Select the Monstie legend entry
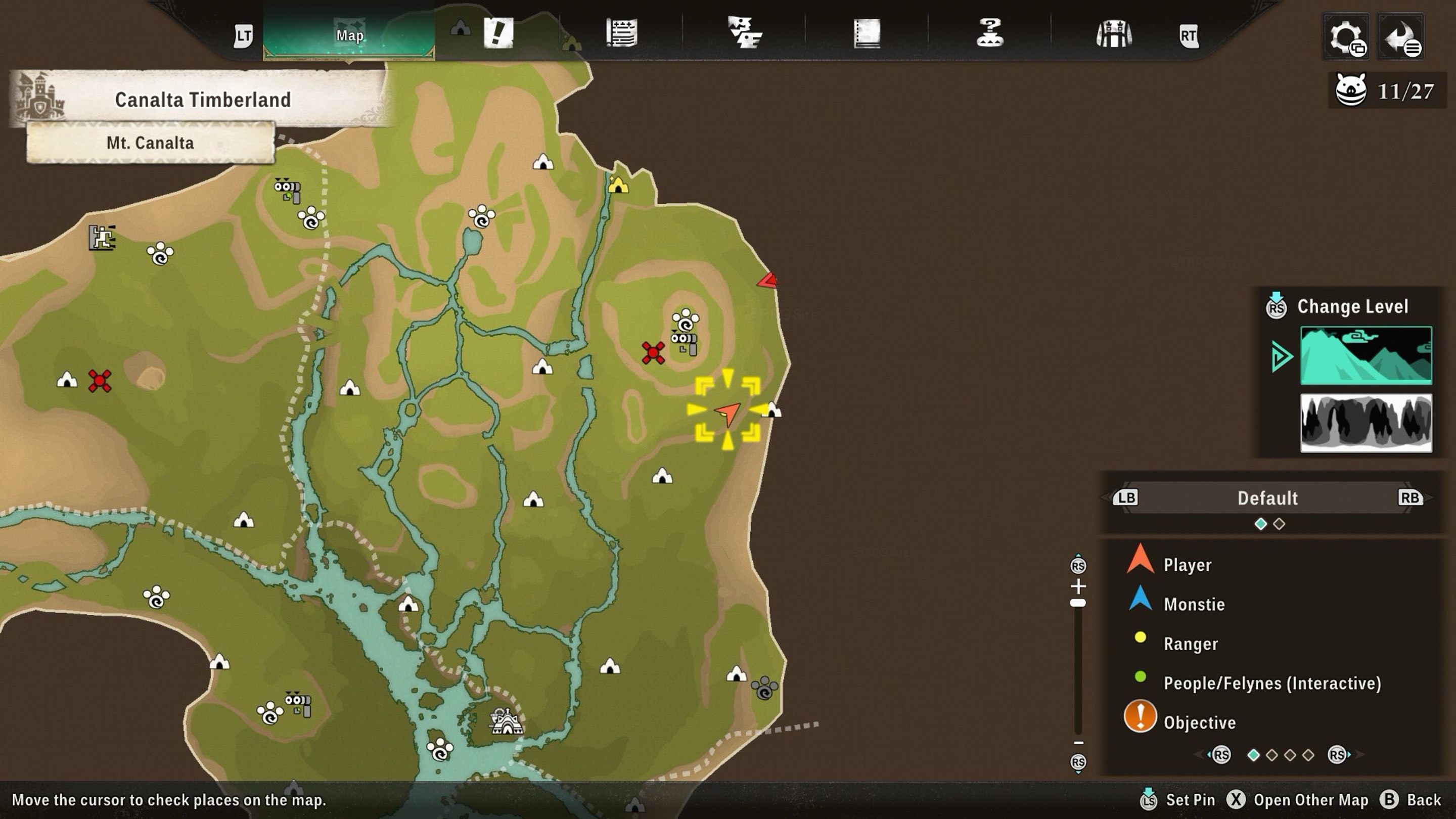Viewport: 1456px width, 819px height. 1194,604
